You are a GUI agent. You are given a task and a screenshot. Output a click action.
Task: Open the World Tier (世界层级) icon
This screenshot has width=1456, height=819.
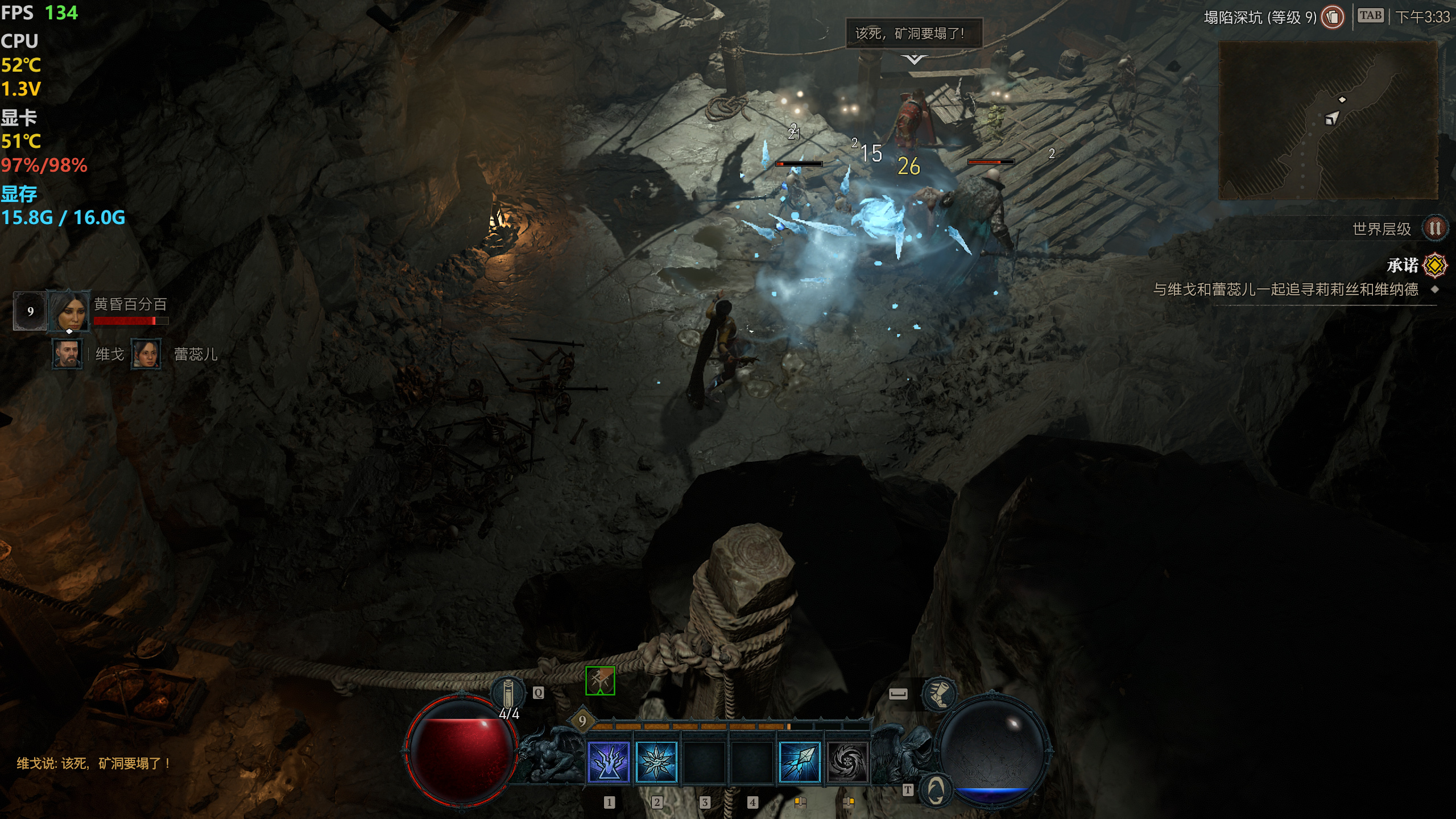(x=1434, y=229)
